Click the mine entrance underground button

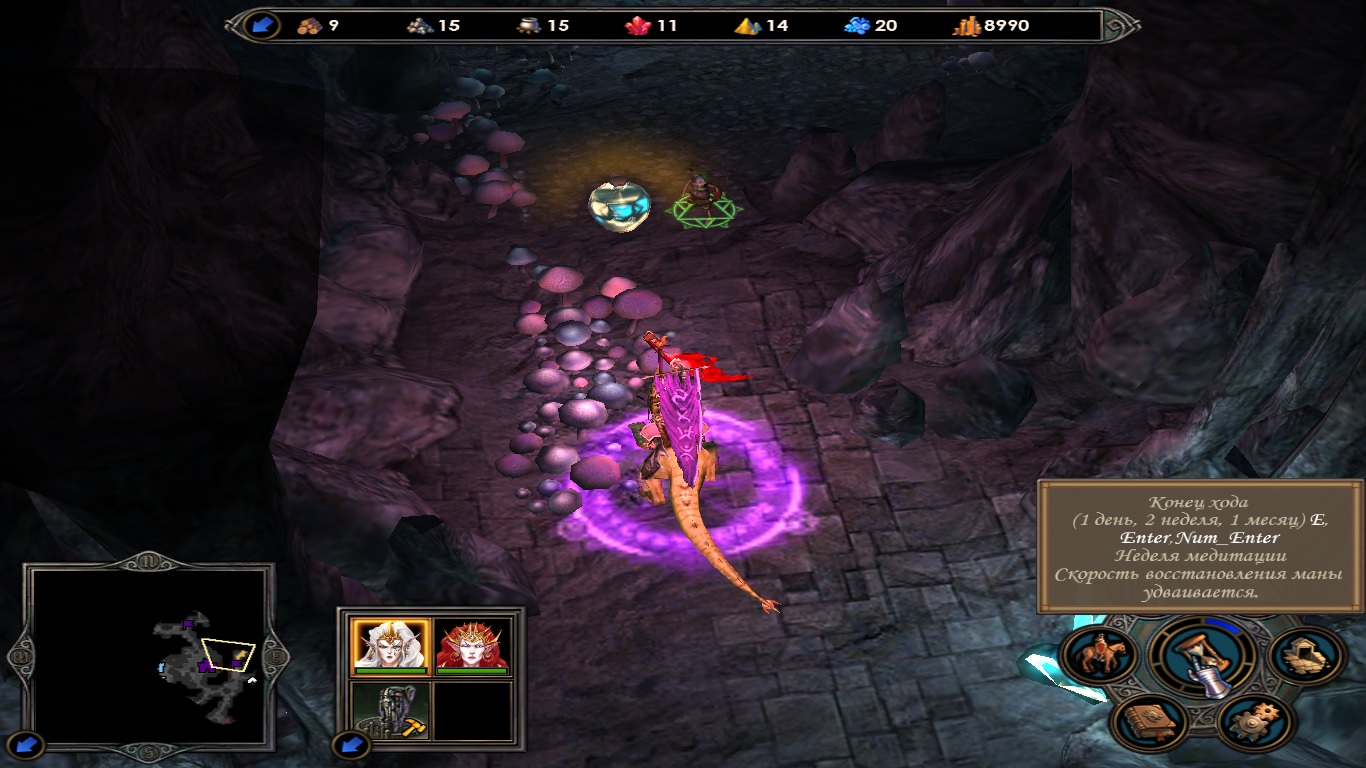(1304, 656)
